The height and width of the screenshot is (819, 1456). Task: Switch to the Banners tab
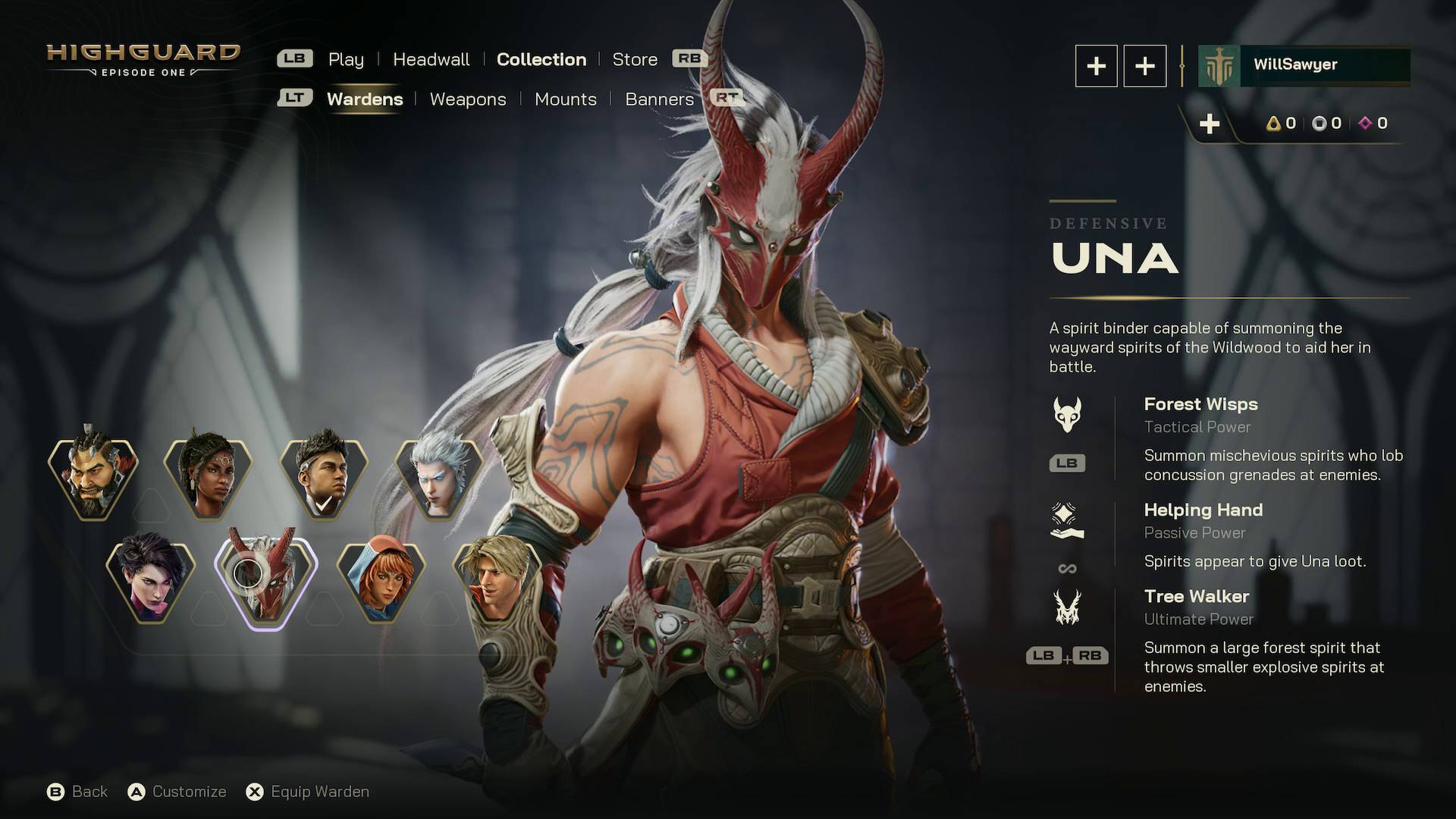(x=659, y=99)
